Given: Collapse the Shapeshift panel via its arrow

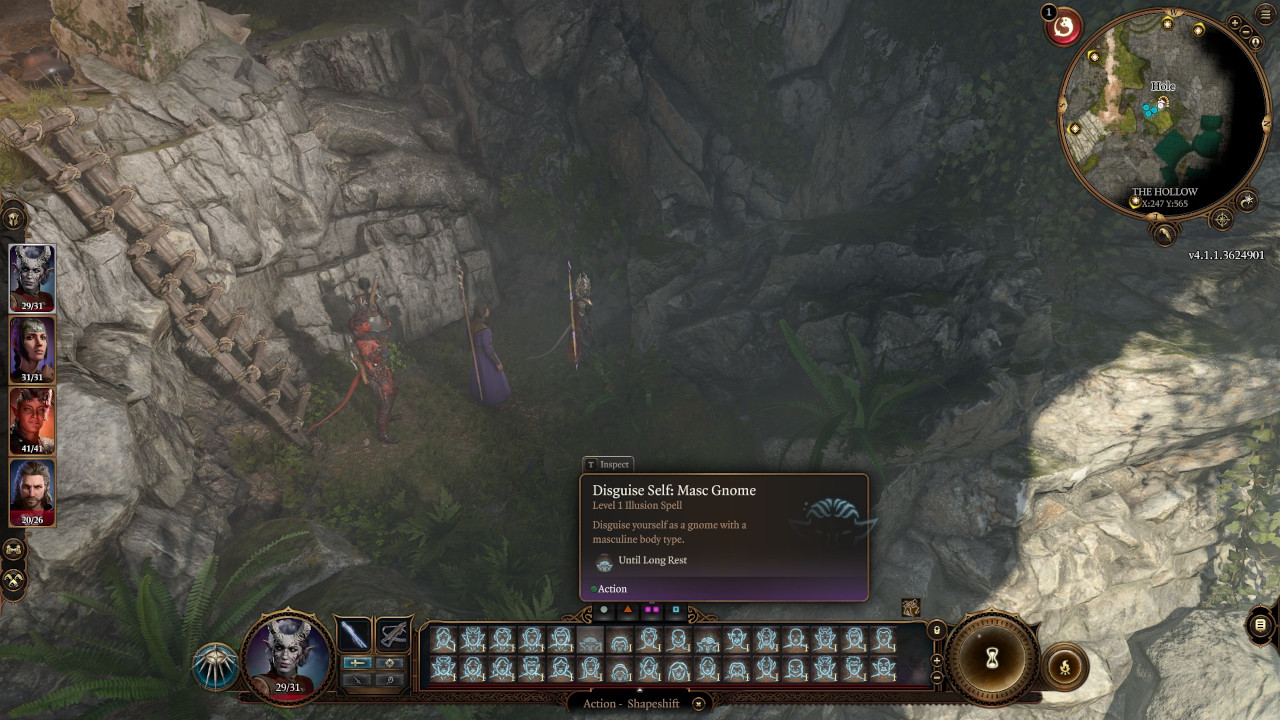Looking at the screenshot, I should pos(639,691).
